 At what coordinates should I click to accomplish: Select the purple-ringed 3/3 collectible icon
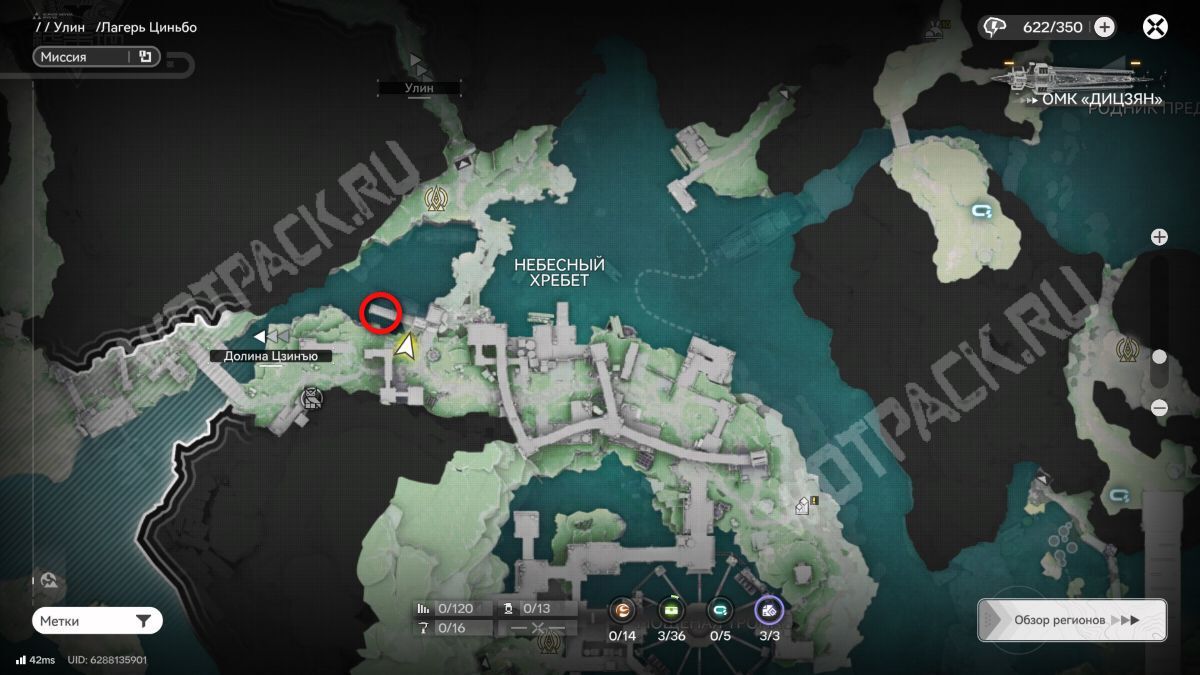pos(769,610)
